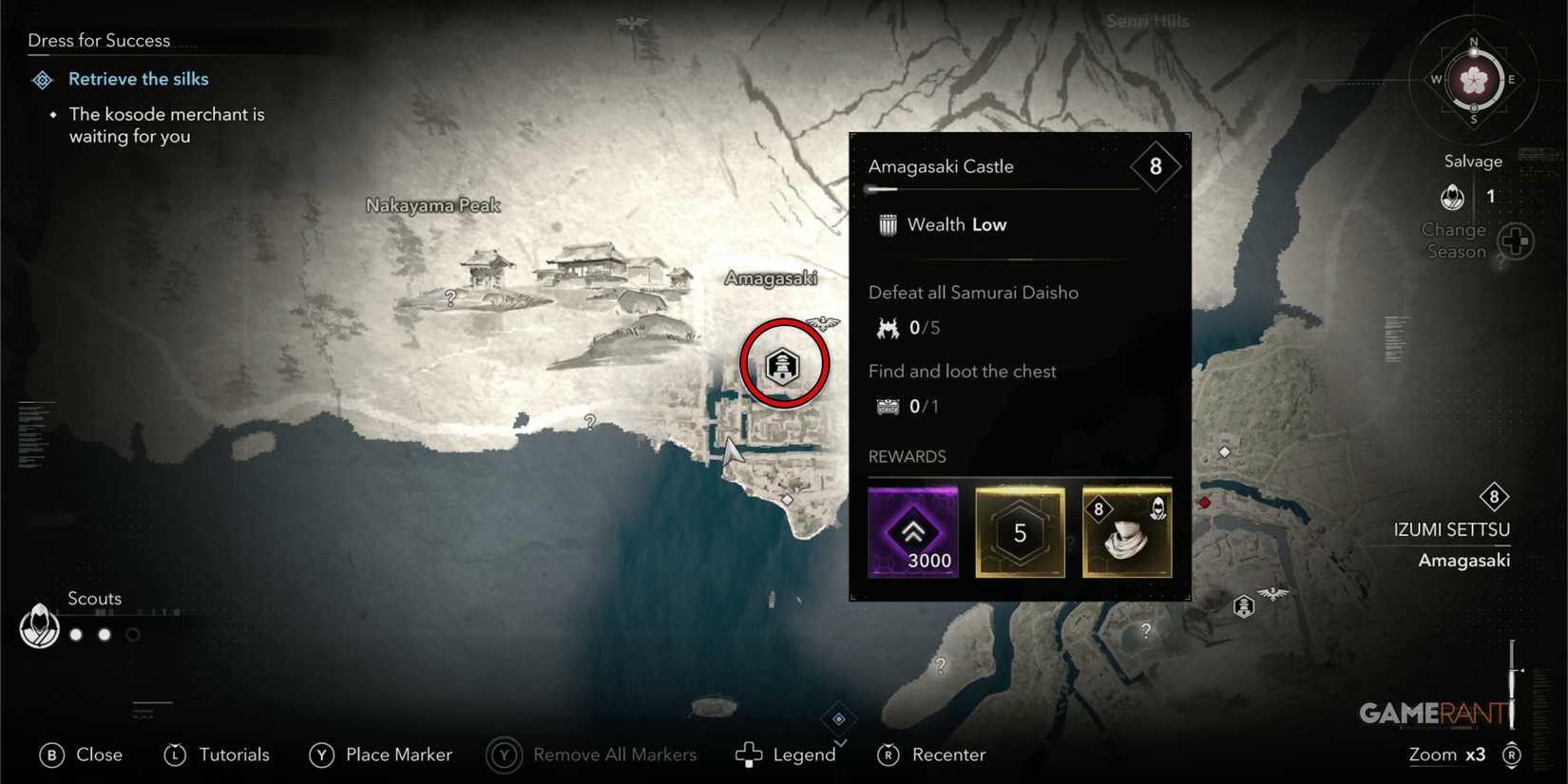Click the Samurai Daisho objective icon
The height and width of the screenshot is (784, 1568).
pyautogui.click(x=887, y=326)
